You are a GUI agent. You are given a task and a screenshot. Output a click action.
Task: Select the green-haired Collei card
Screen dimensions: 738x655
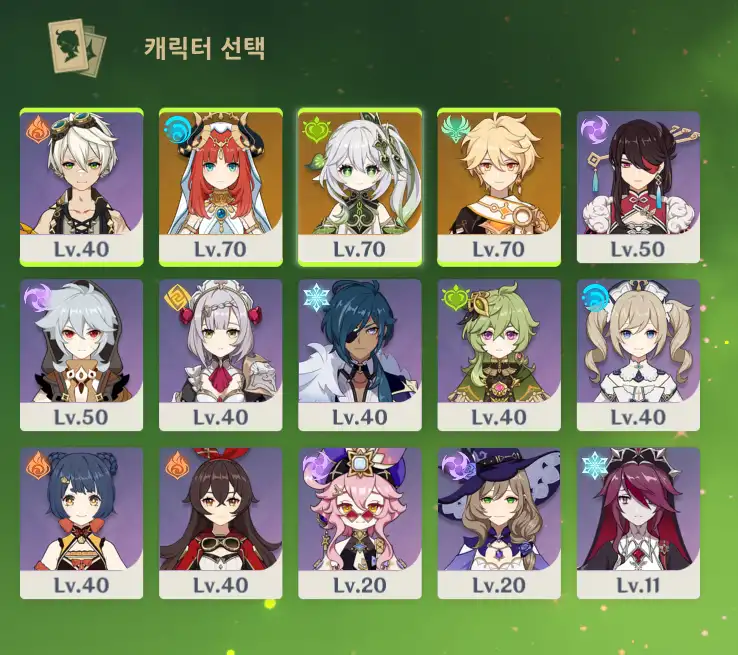499,355
